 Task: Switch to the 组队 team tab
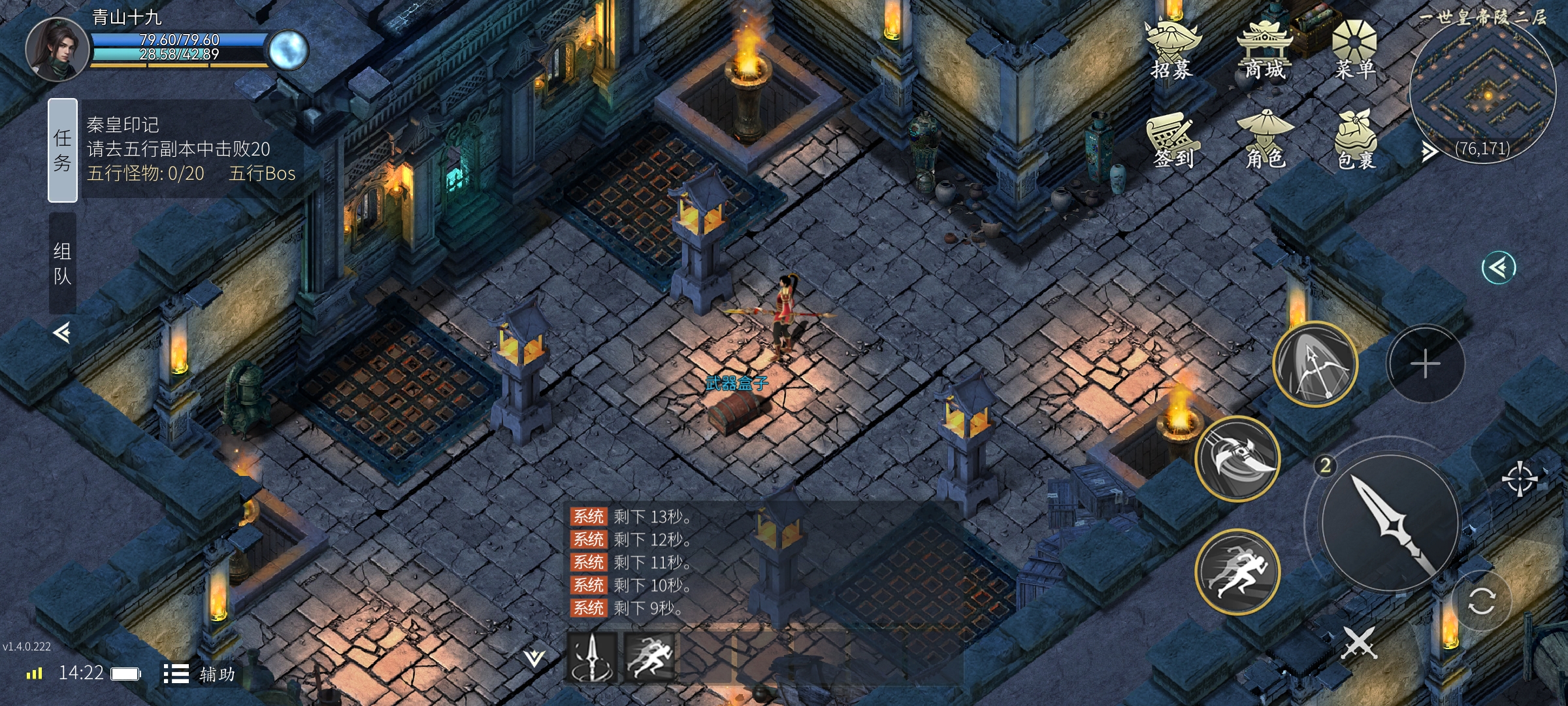click(63, 263)
